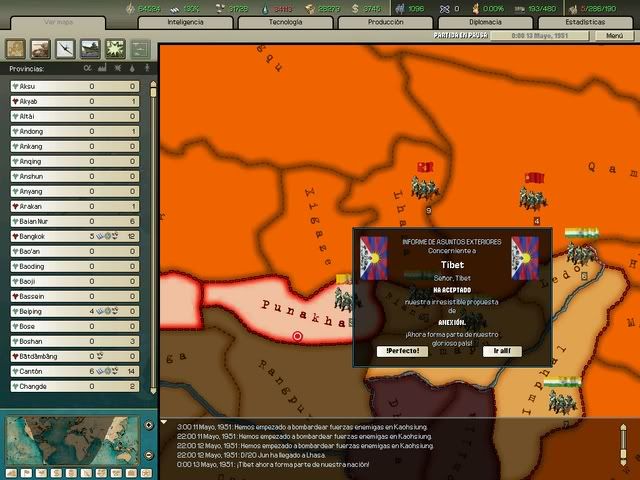The image size is (640, 480).
Task: Activate the airplane map mode icon
Action: (65, 47)
